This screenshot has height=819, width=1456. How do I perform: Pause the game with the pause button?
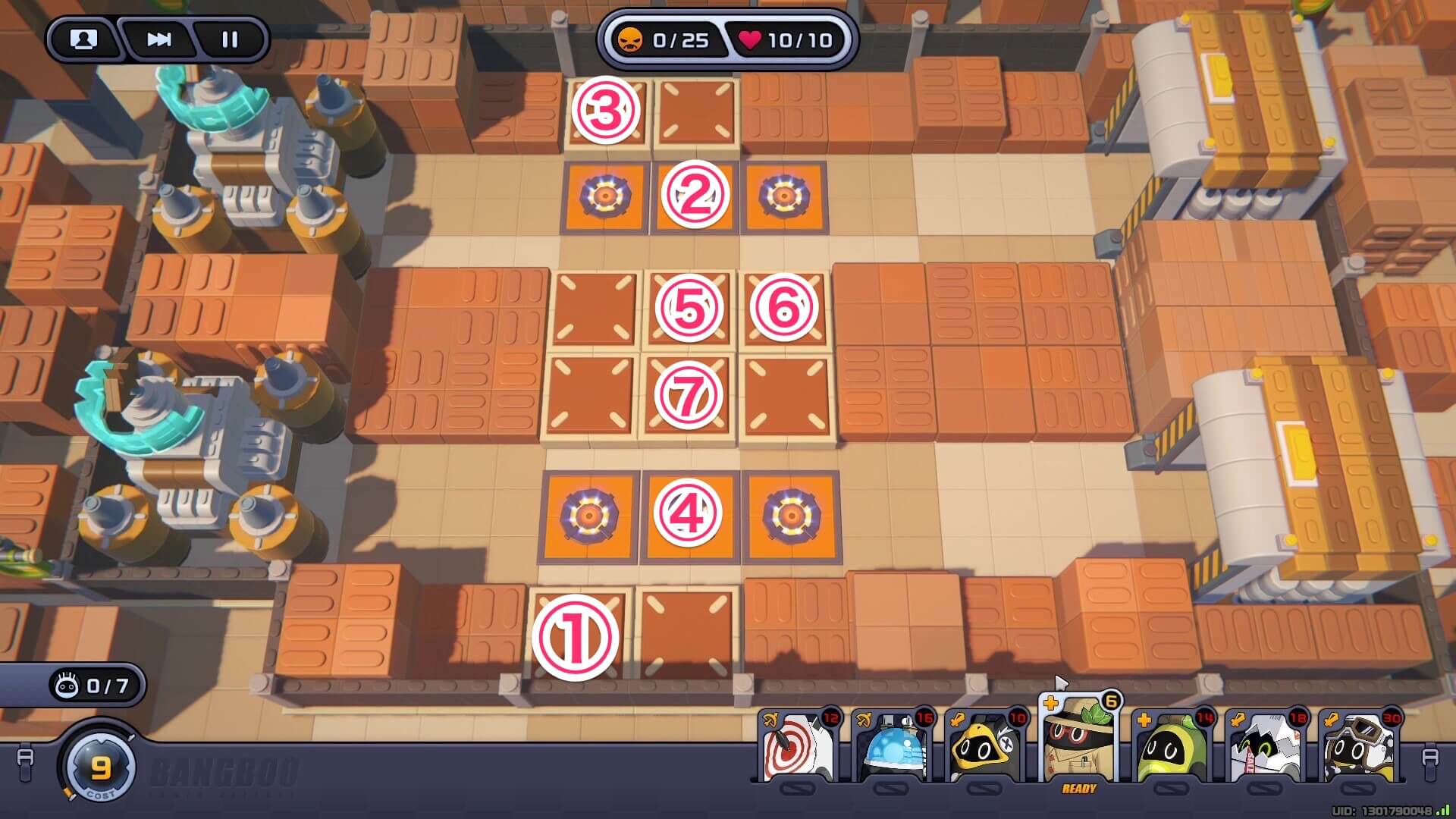[x=228, y=40]
